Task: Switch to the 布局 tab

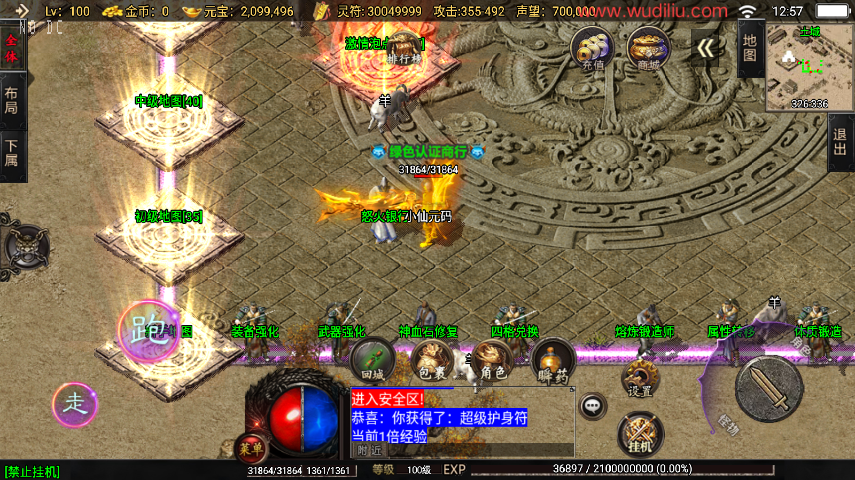Action: click(x=12, y=99)
